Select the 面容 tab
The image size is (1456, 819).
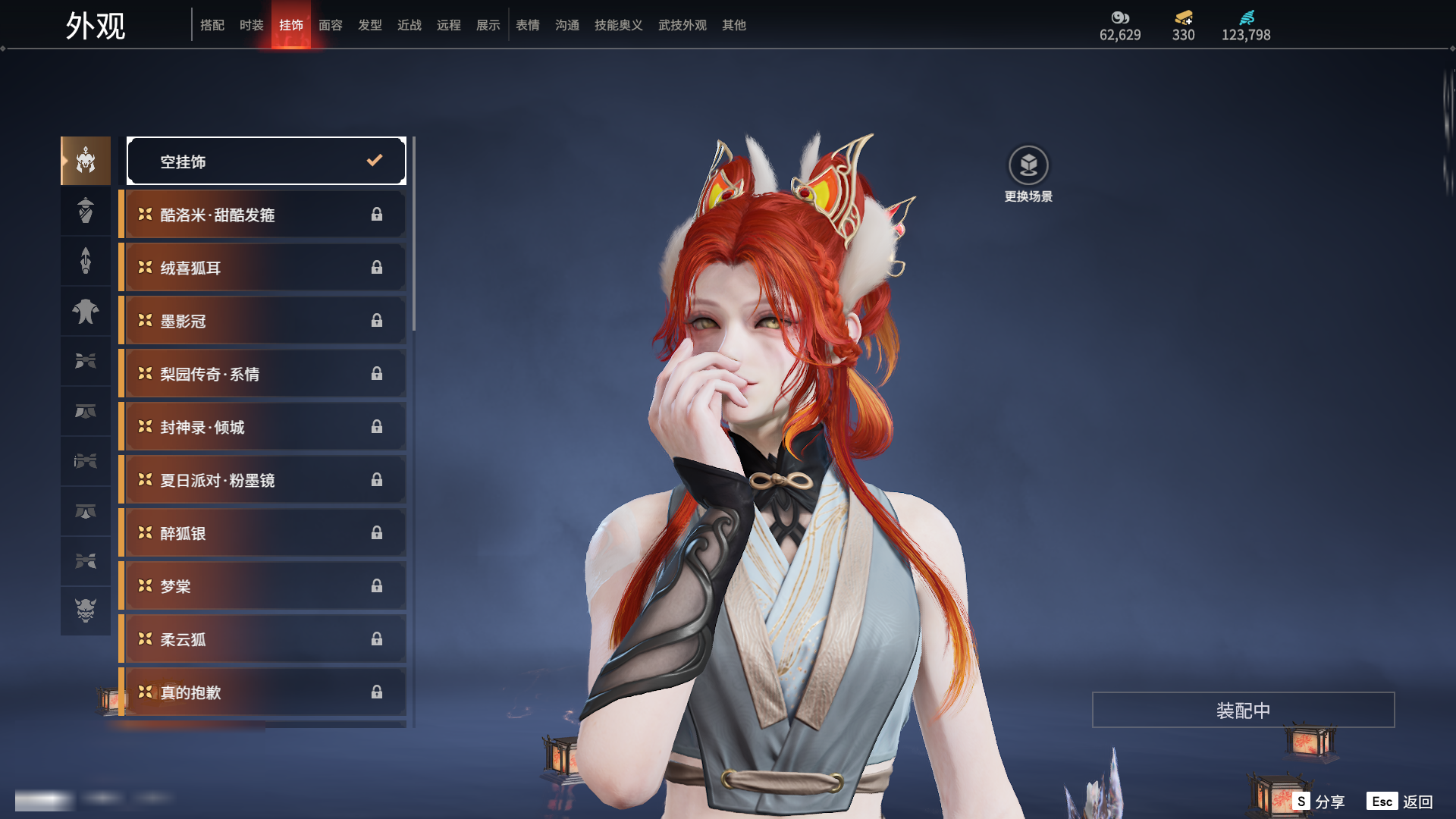click(330, 25)
